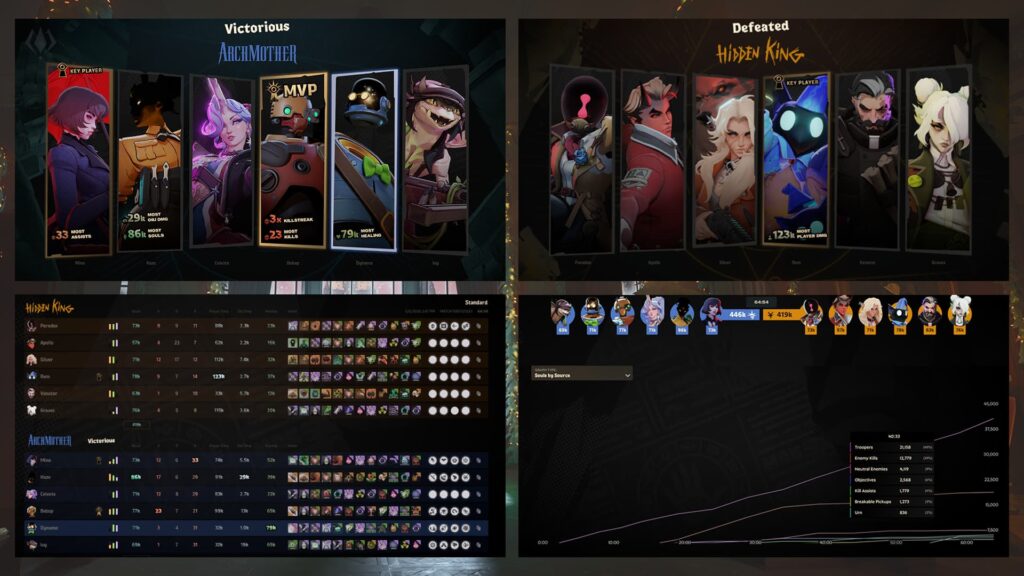This screenshot has width=1024, height=576.
Task: Open the Souls by Source graph dropdown
Action: coord(581,375)
